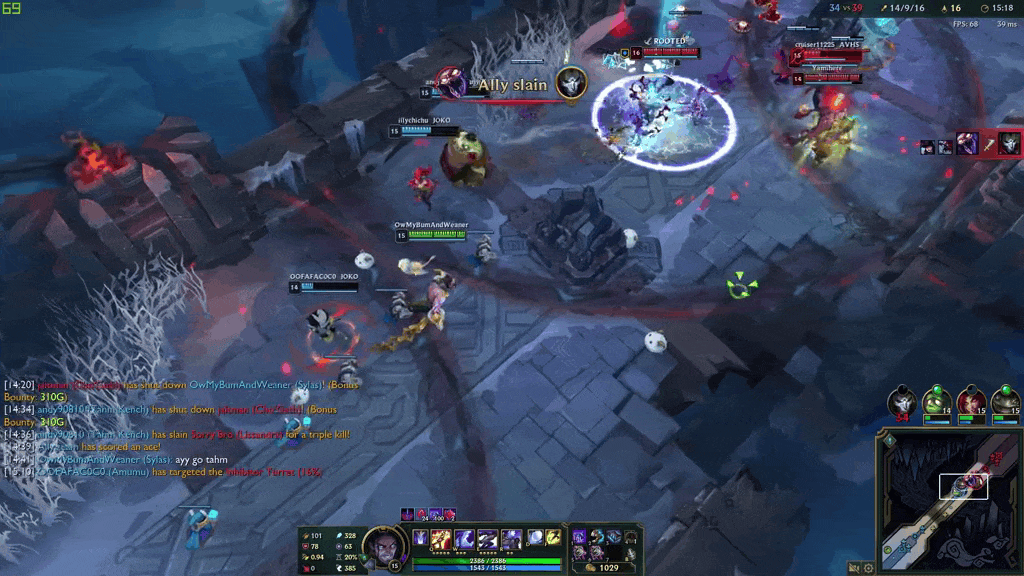This screenshot has height=576, width=1024.
Task: Select the dead masked teammate portrait
Action: 902,402
